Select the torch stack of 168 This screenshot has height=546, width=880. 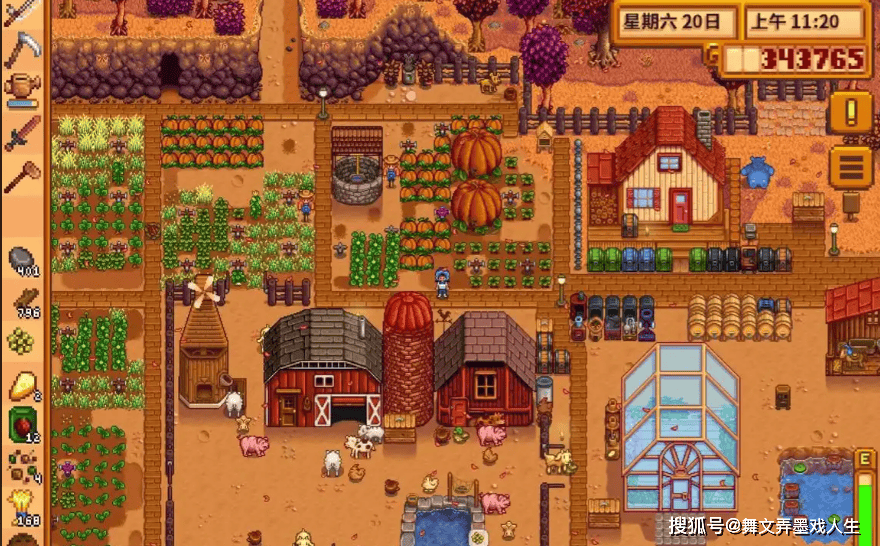point(22,505)
